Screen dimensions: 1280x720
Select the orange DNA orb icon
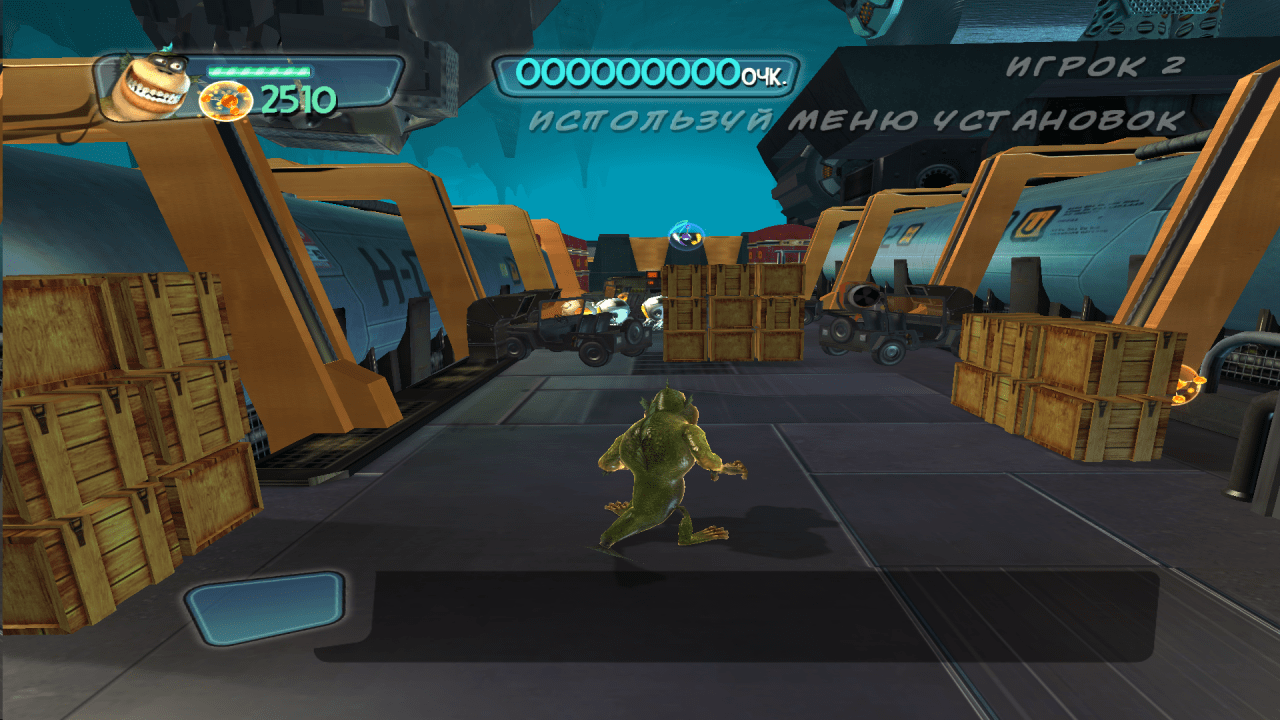(x=225, y=101)
